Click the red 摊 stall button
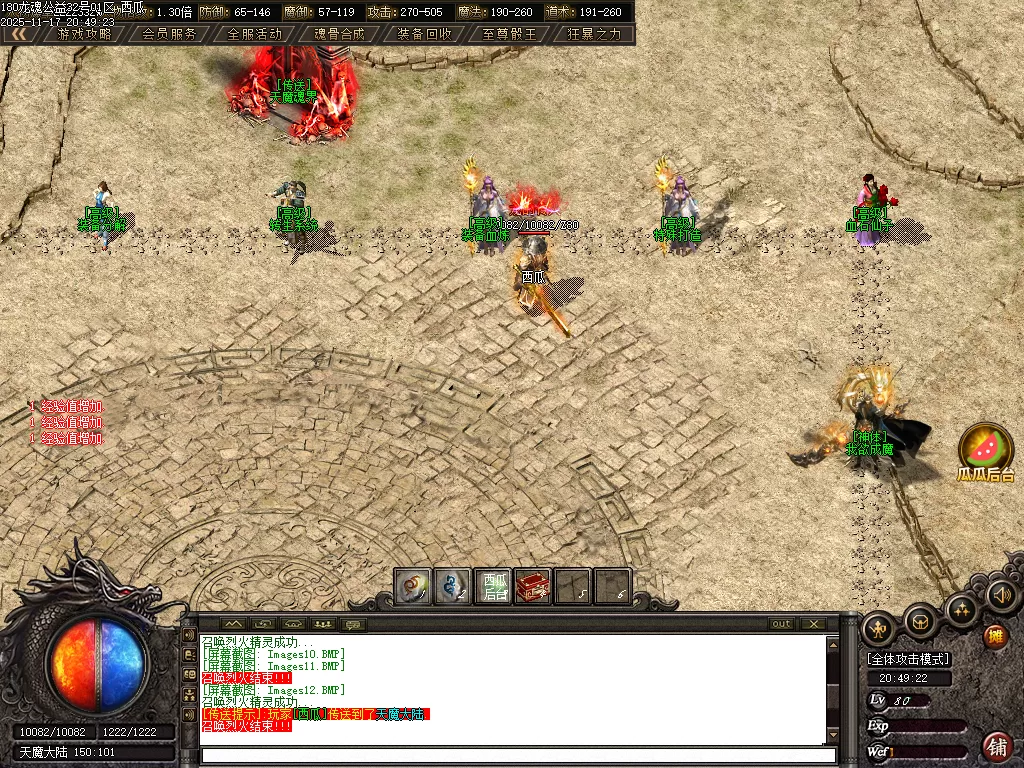Screen dimensions: 1024x768 (995, 636)
